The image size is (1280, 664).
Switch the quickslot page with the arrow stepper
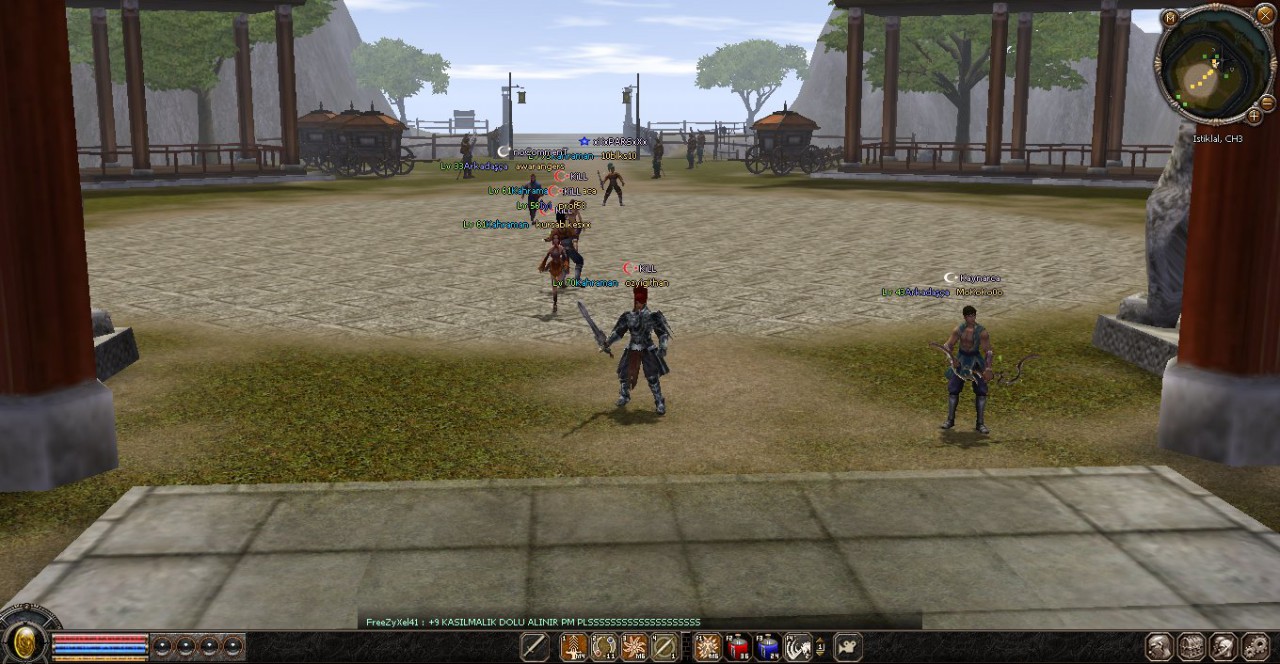821,647
